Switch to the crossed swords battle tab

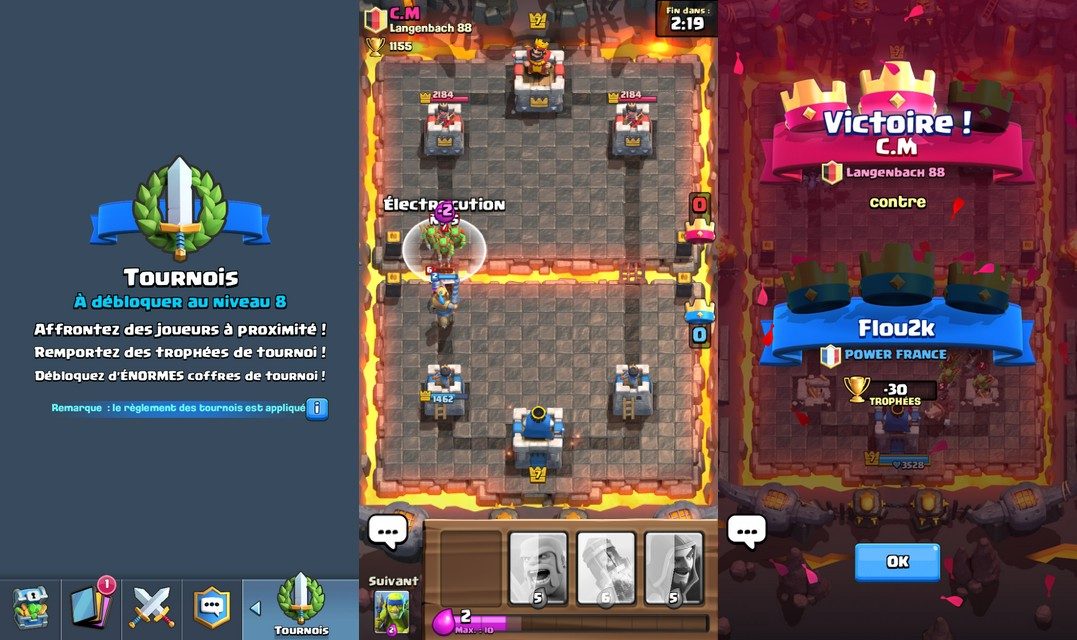coord(153,607)
